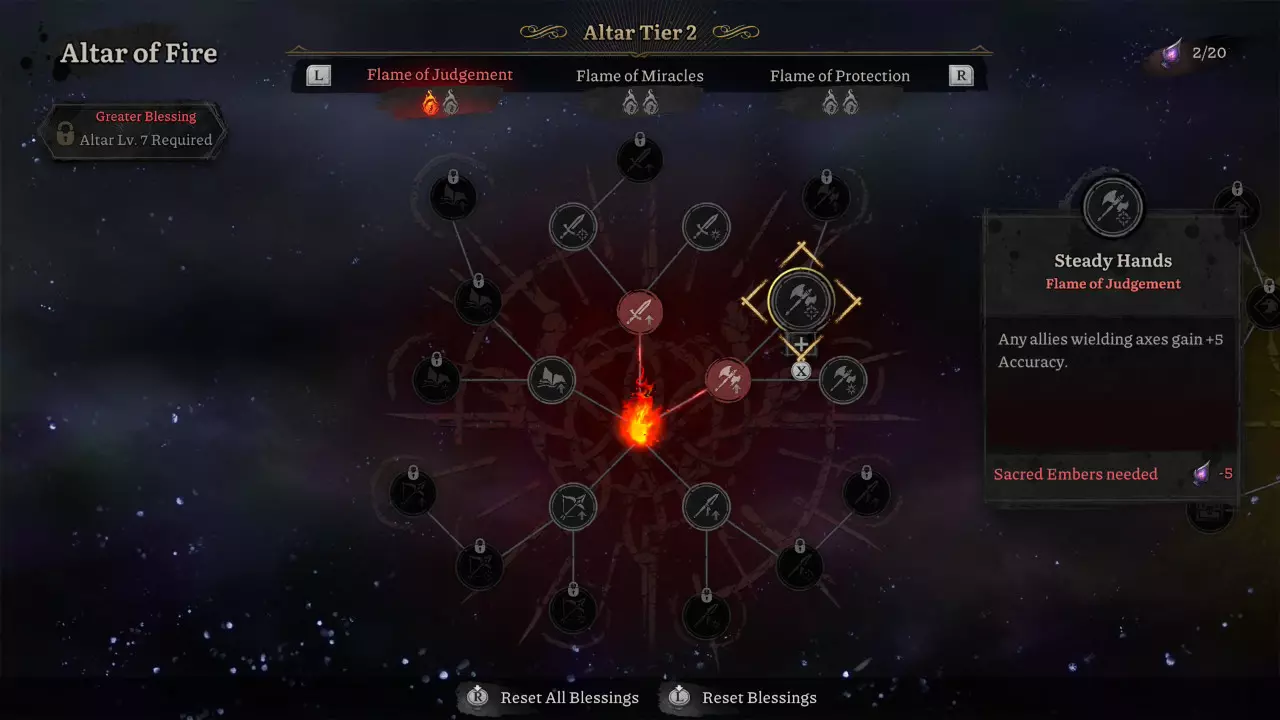Select the Flame of Judgement tab
The height and width of the screenshot is (720, 1280).
click(x=439, y=75)
